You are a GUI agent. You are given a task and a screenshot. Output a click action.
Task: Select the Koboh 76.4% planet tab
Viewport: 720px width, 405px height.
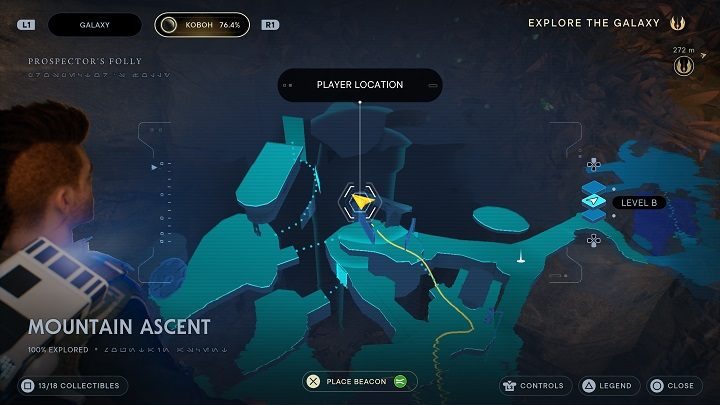(202, 24)
